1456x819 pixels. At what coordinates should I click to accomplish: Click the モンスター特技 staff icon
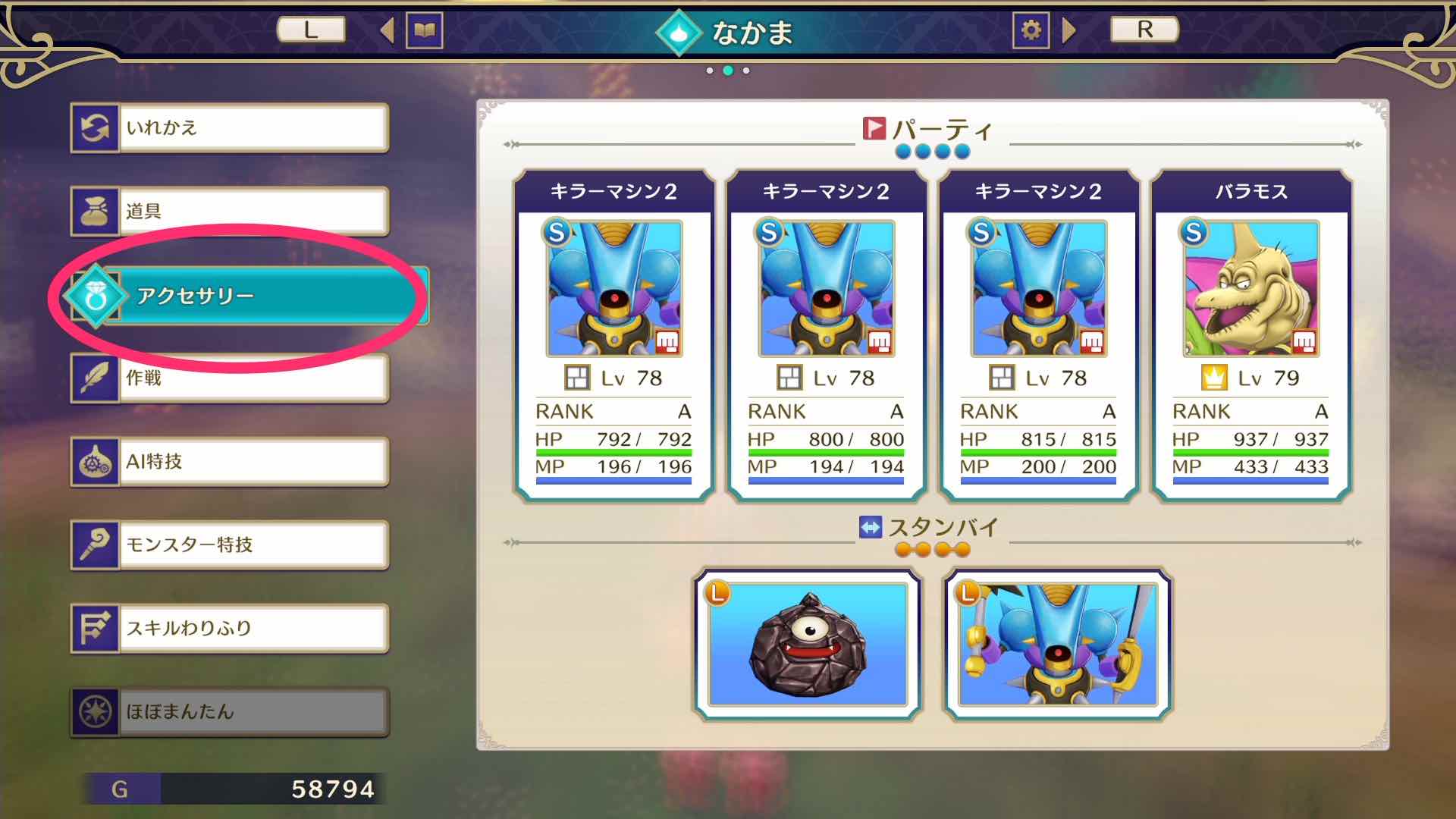[x=96, y=544]
